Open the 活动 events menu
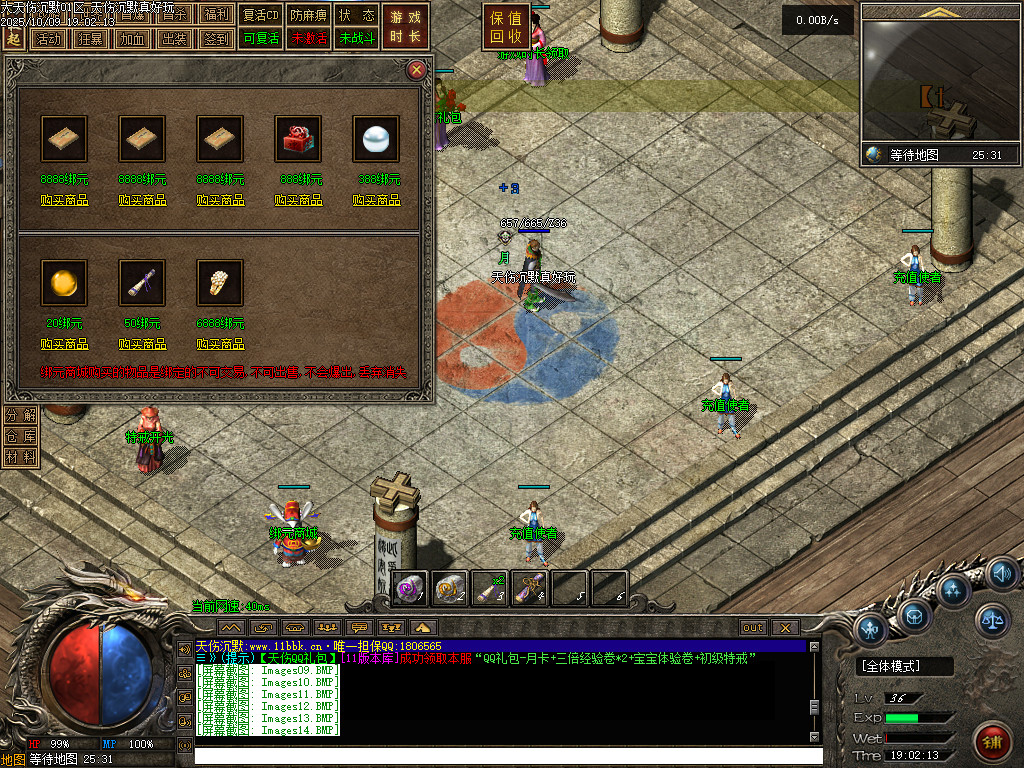1024x768 pixels. (x=47, y=39)
